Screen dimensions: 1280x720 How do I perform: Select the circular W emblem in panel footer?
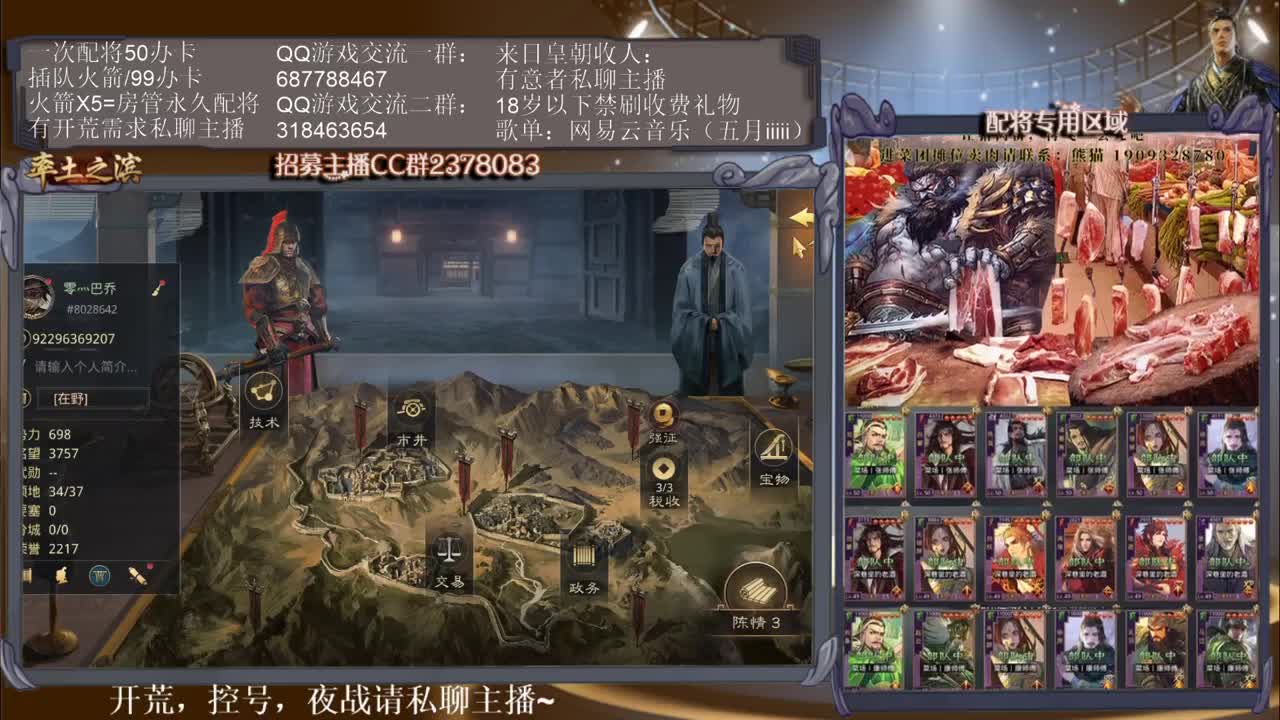point(98,576)
